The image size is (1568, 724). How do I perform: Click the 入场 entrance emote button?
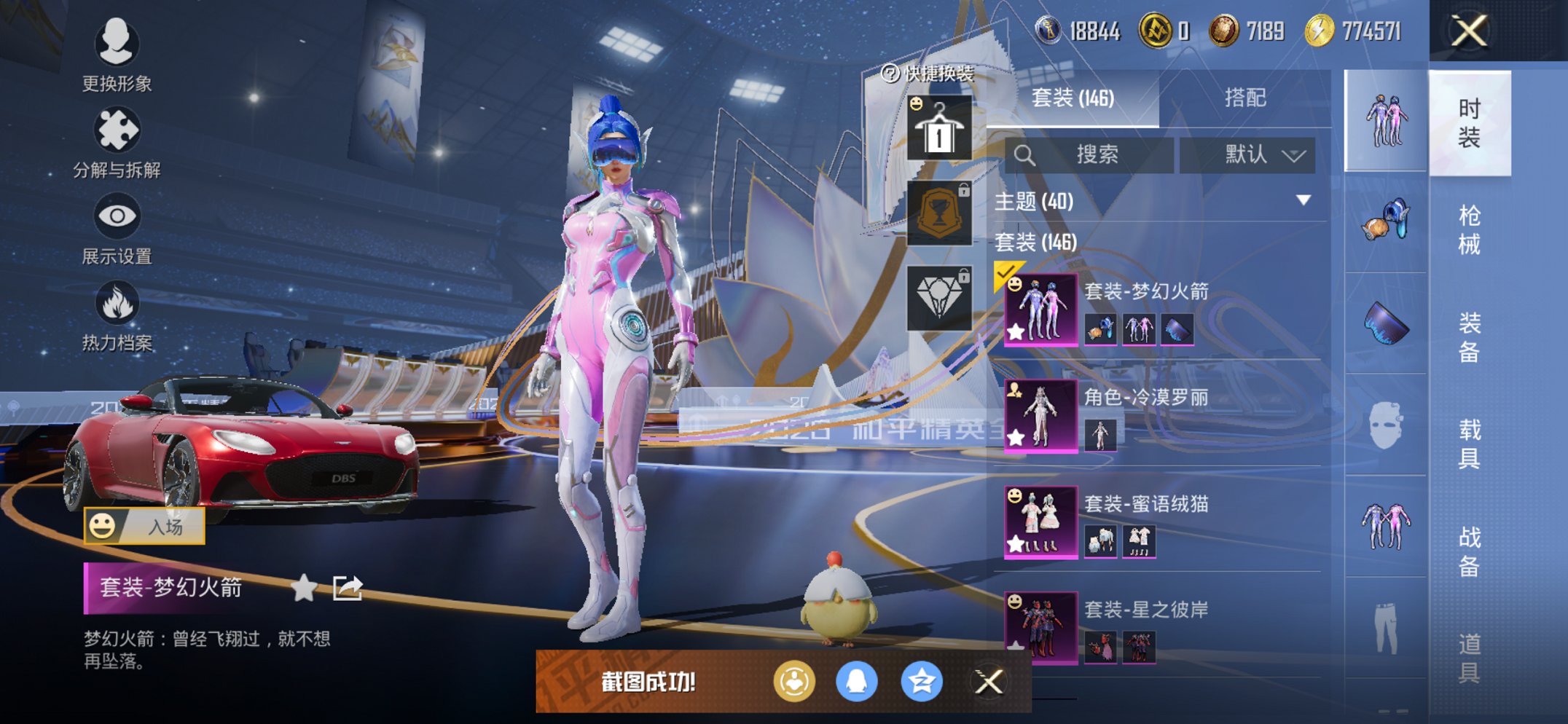[x=144, y=526]
